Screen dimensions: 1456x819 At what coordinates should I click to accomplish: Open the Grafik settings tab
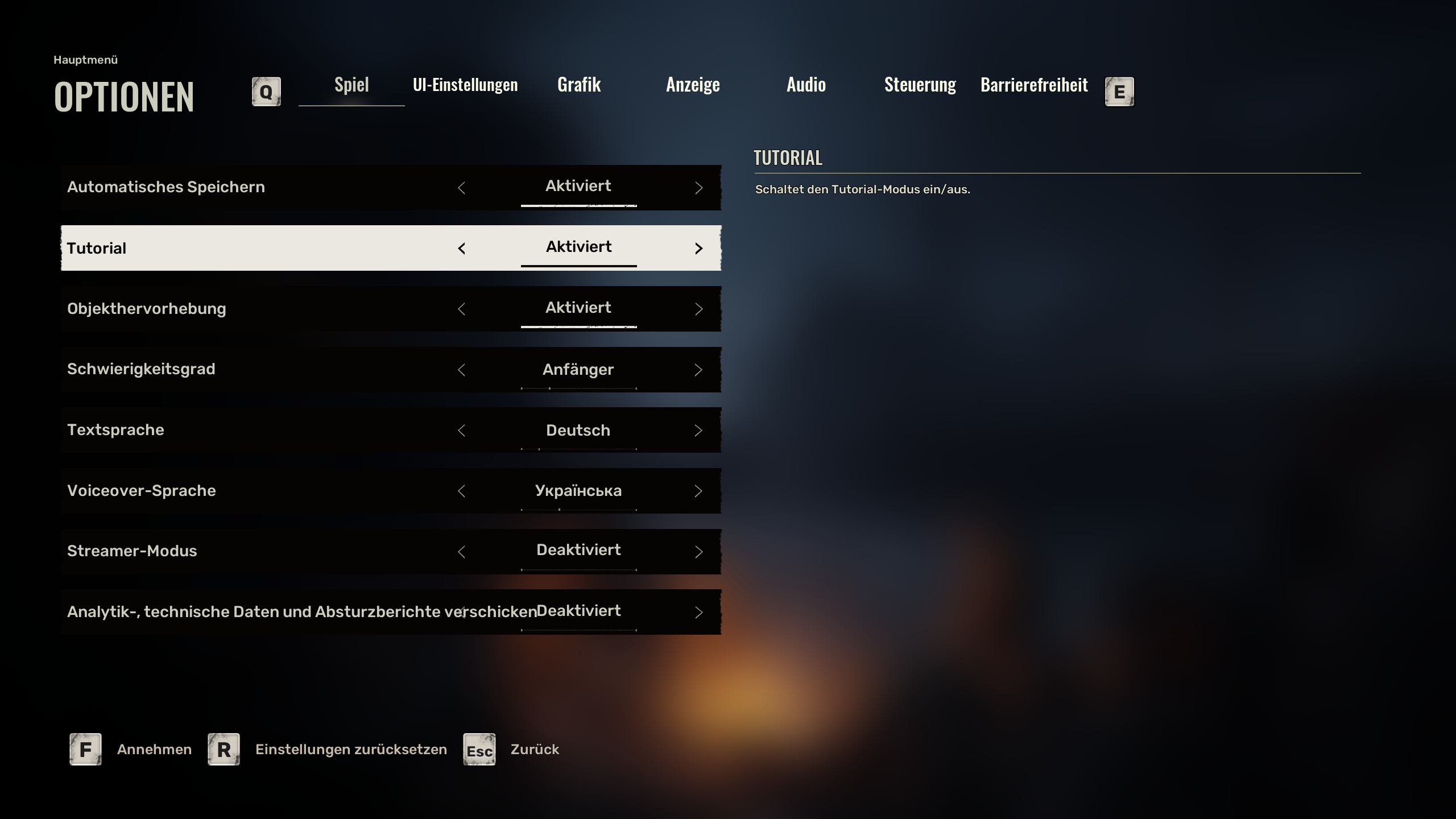[x=579, y=85]
